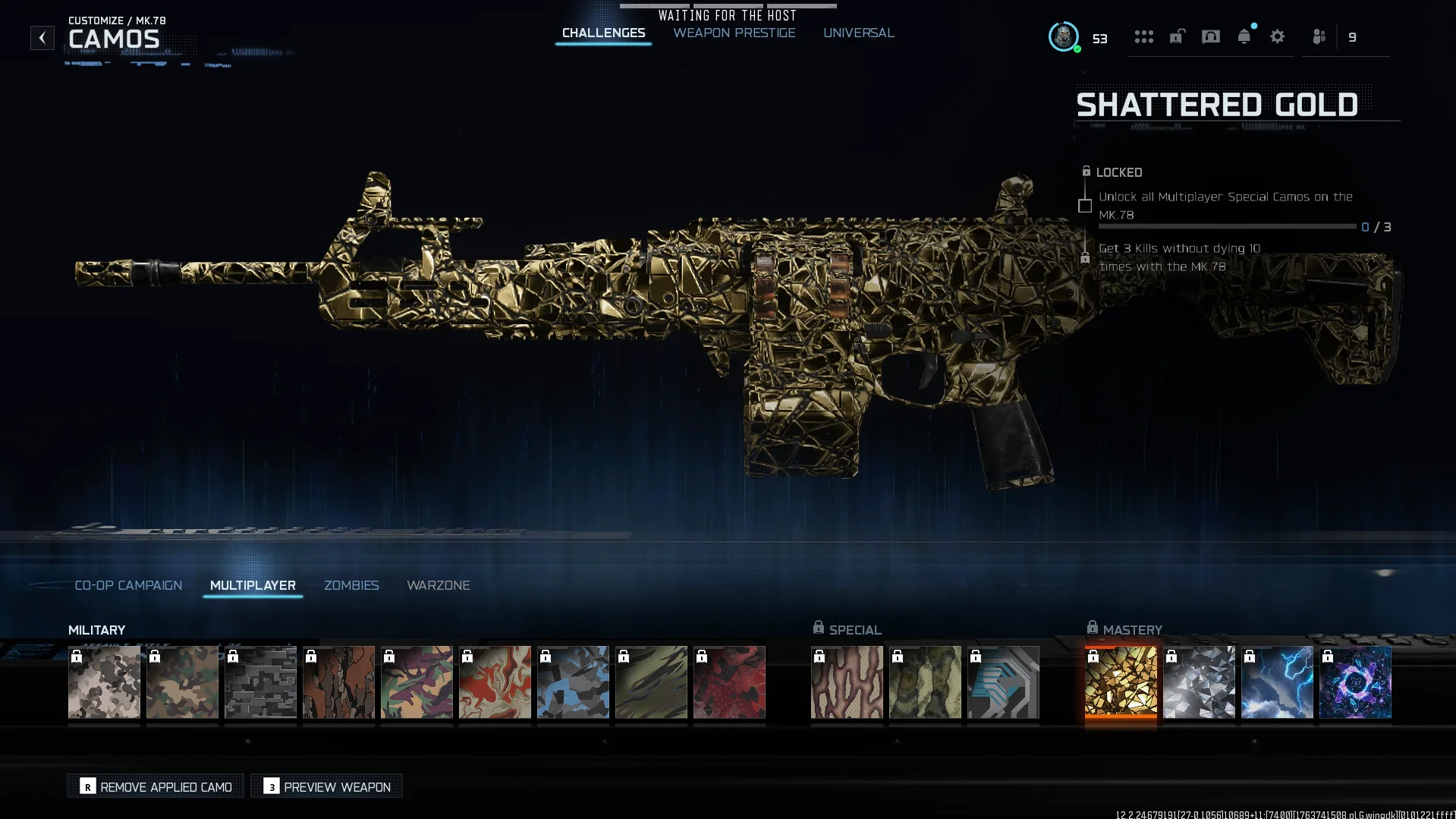Select the Multiplayer camo category
Image resolution: width=1456 pixels, height=819 pixels.
[x=253, y=585]
